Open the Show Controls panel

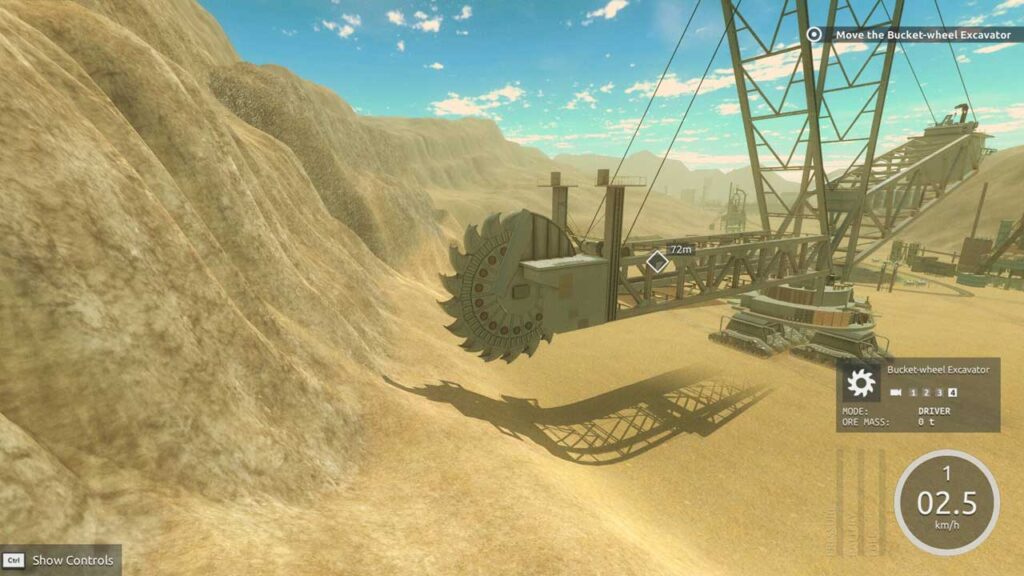(x=60, y=560)
